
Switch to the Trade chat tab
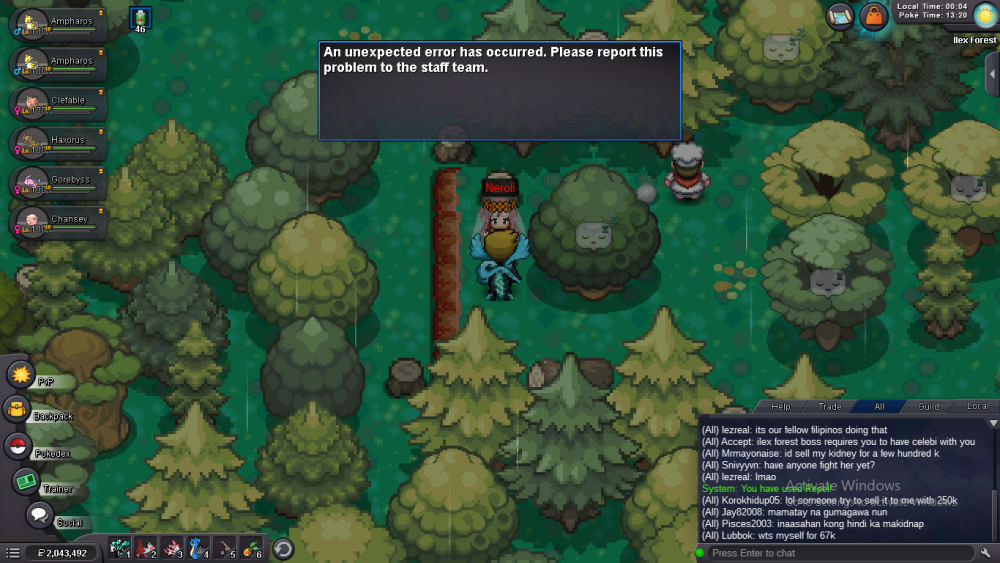point(830,407)
